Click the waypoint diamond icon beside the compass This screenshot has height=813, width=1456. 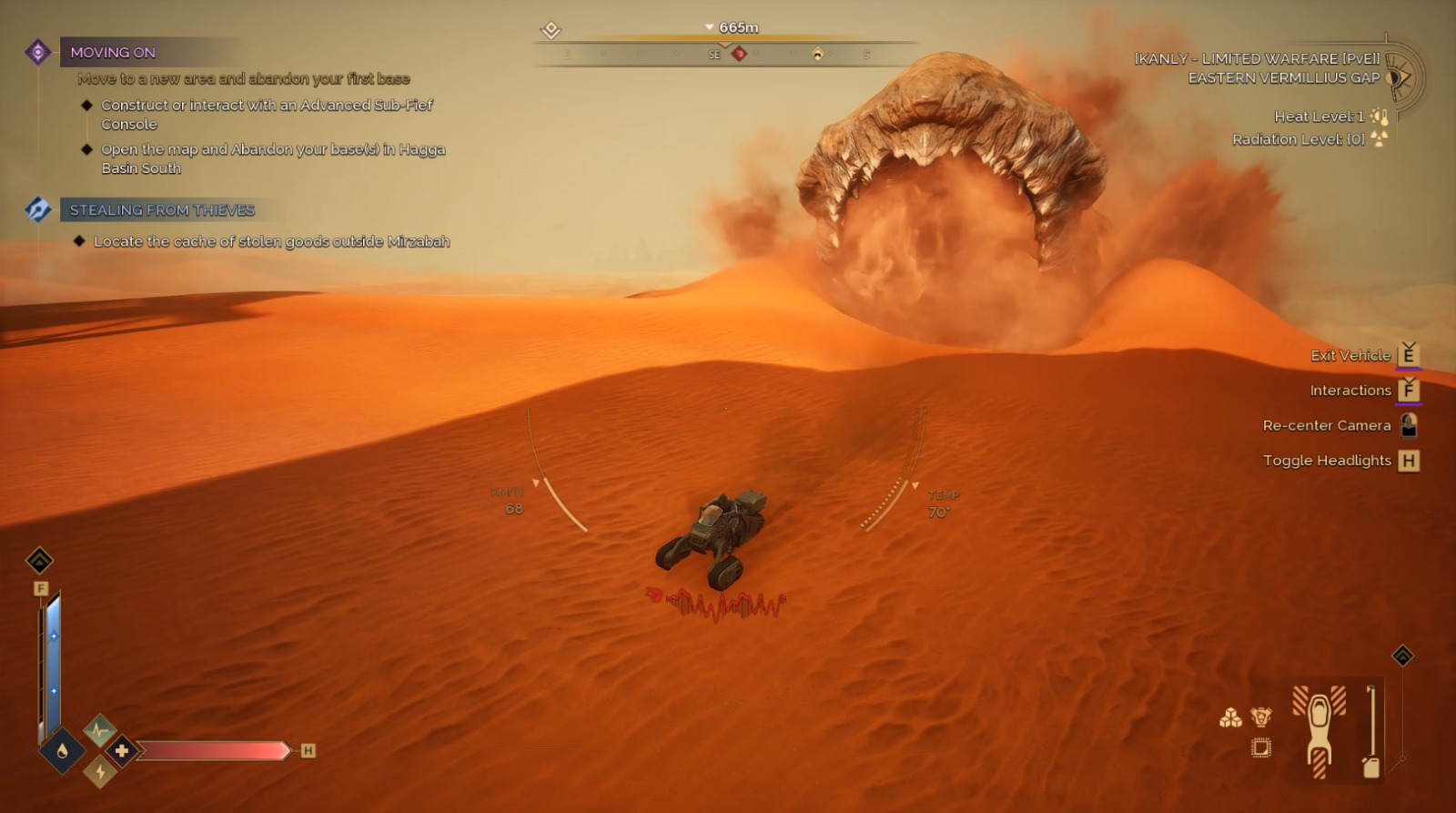[551, 30]
